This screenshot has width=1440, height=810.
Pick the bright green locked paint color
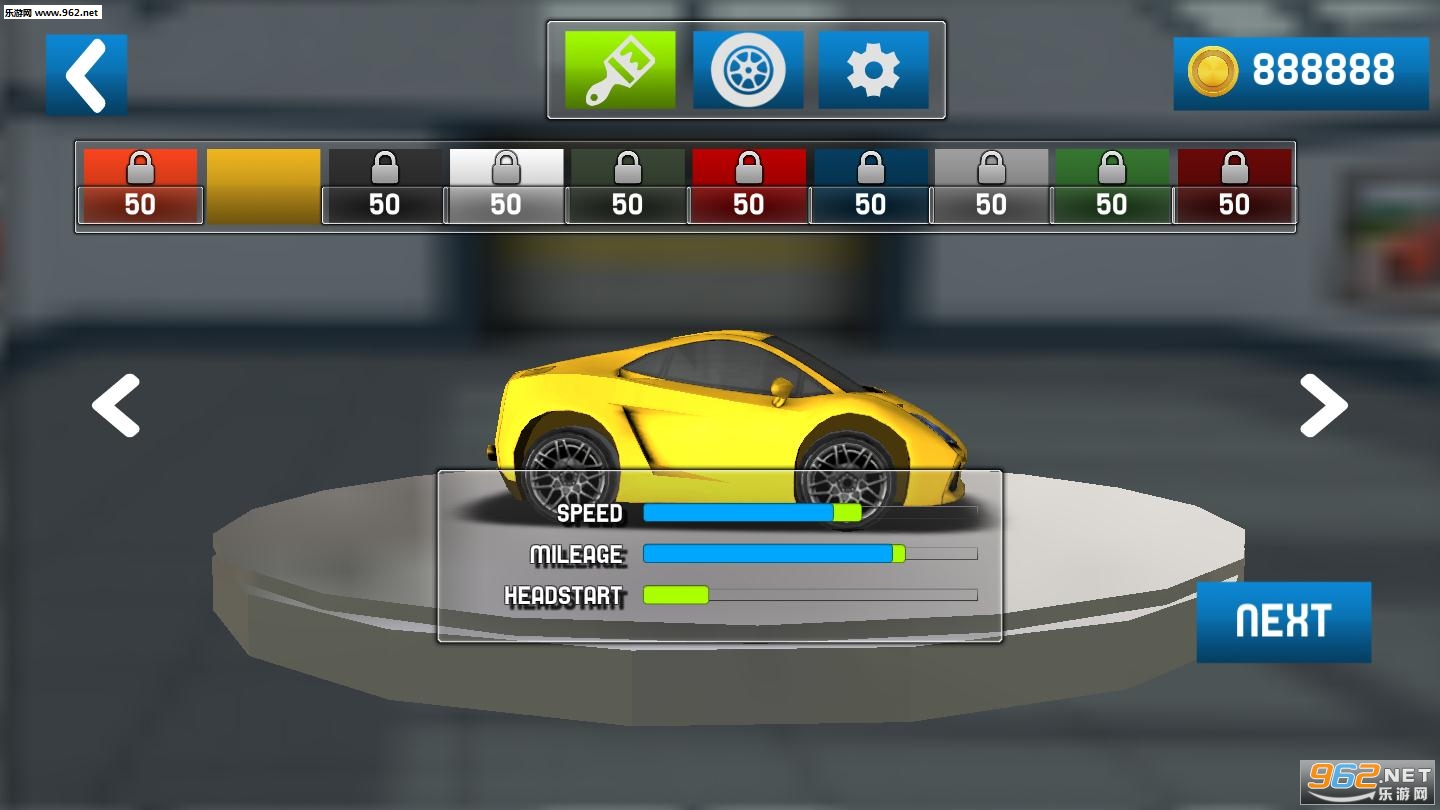[1112, 186]
